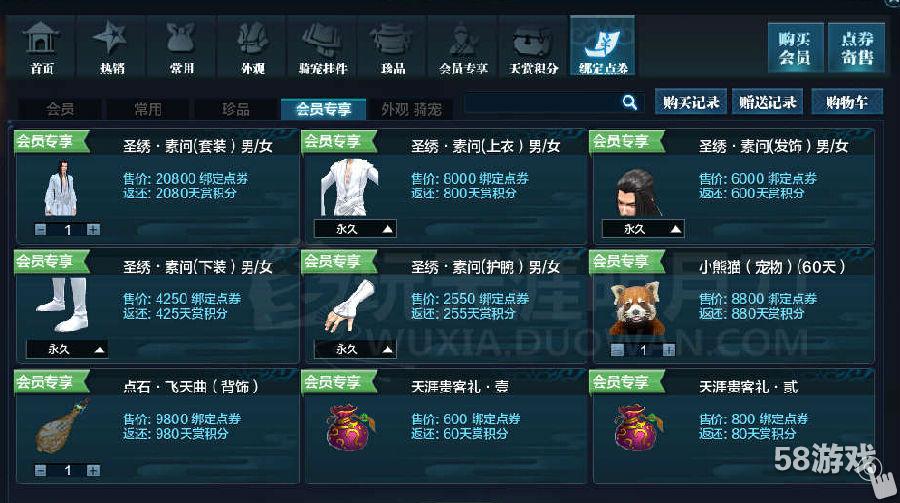Focus the shop search input field

(542, 102)
